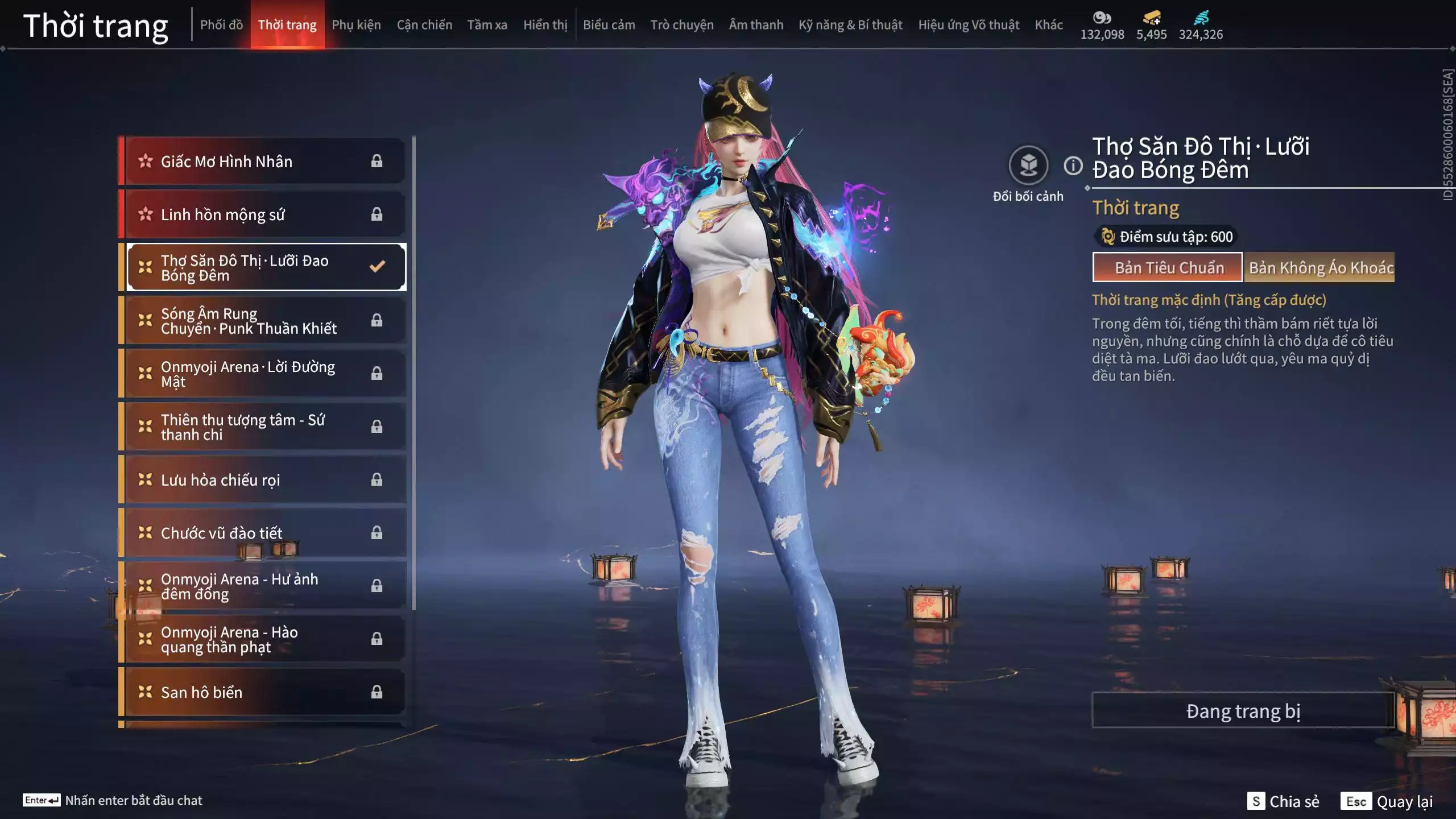Viewport: 1456px width, 819px height.
Task: Switch to Bản Không Áo Khoác variant
Action: coord(1319,267)
